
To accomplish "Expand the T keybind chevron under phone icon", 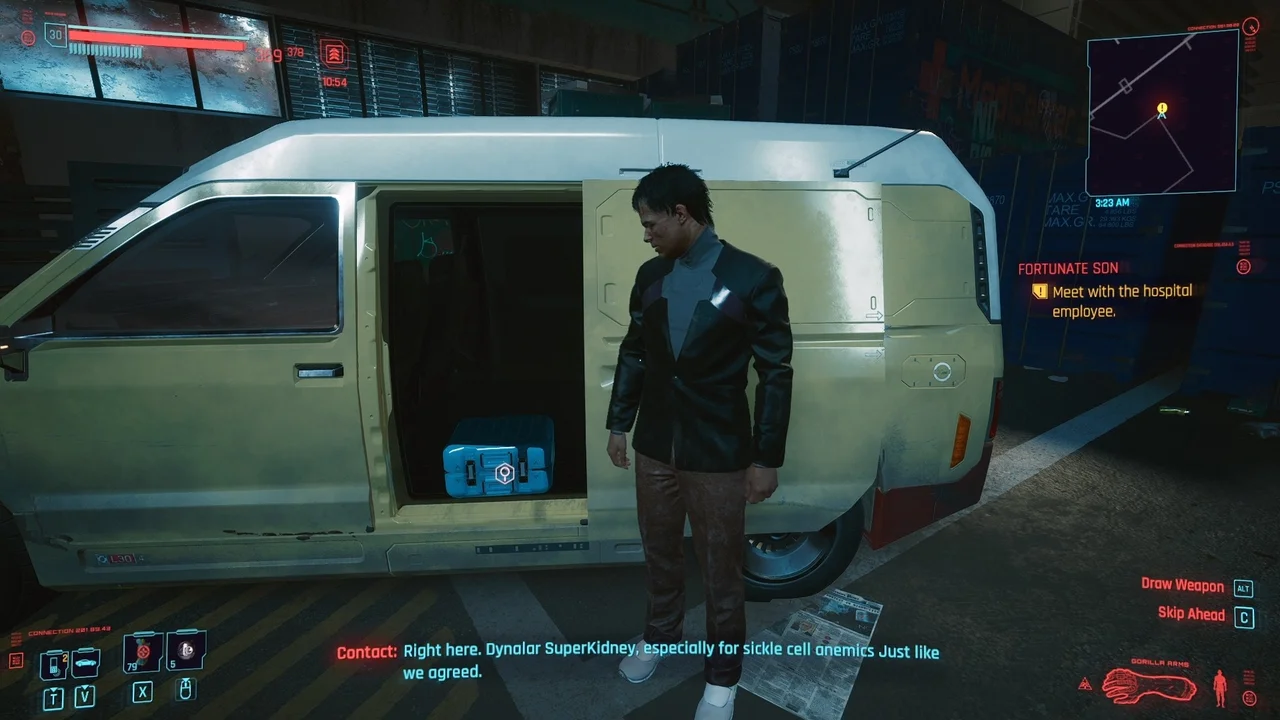I will pos(53,696).
